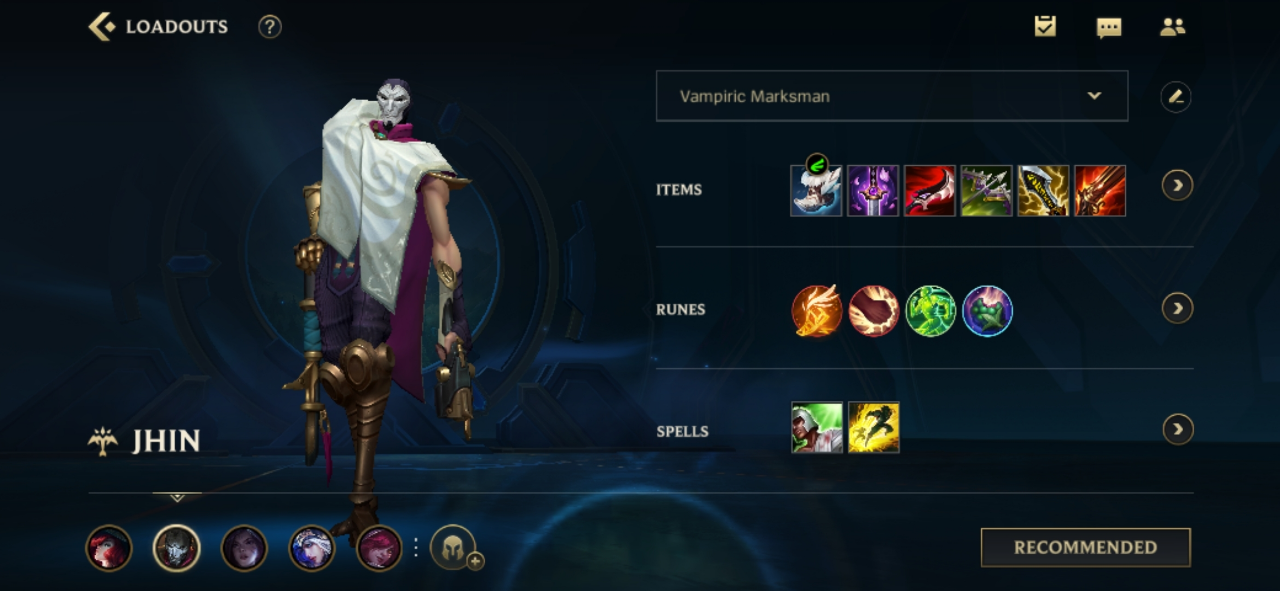Screen dimensions: 1280x591
Task: Choose the green running figure rune
Action: (930, 311)
